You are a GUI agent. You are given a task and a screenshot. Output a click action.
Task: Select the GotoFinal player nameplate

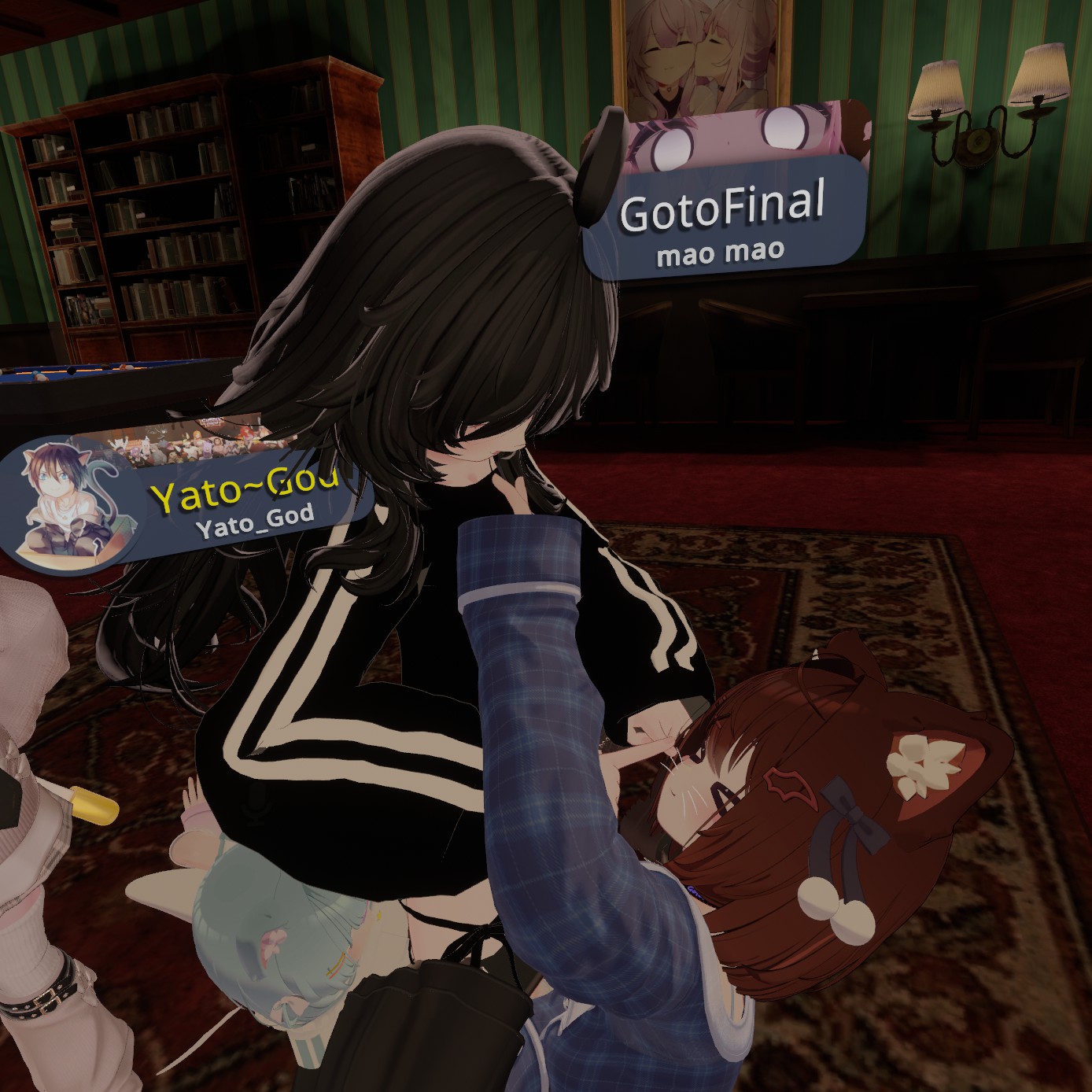tap(722, 216)
